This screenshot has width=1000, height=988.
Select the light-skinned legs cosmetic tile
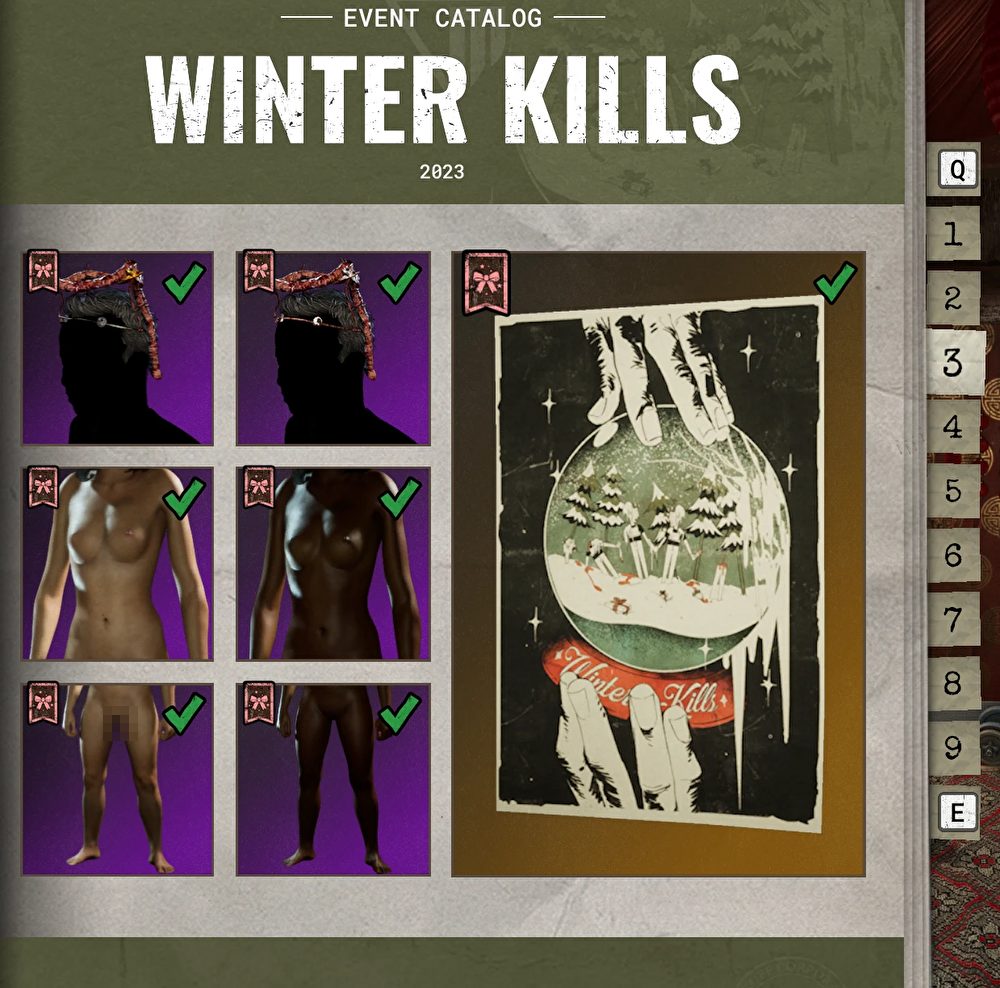point(118,779)
